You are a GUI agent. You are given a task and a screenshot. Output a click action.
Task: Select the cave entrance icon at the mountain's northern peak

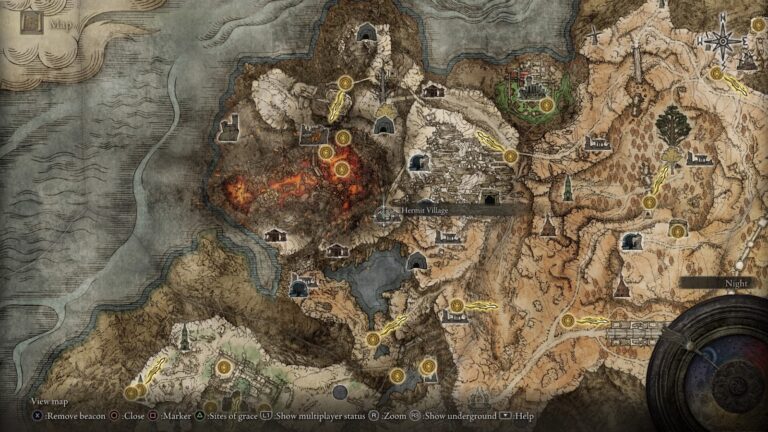(x=365, y=36)
